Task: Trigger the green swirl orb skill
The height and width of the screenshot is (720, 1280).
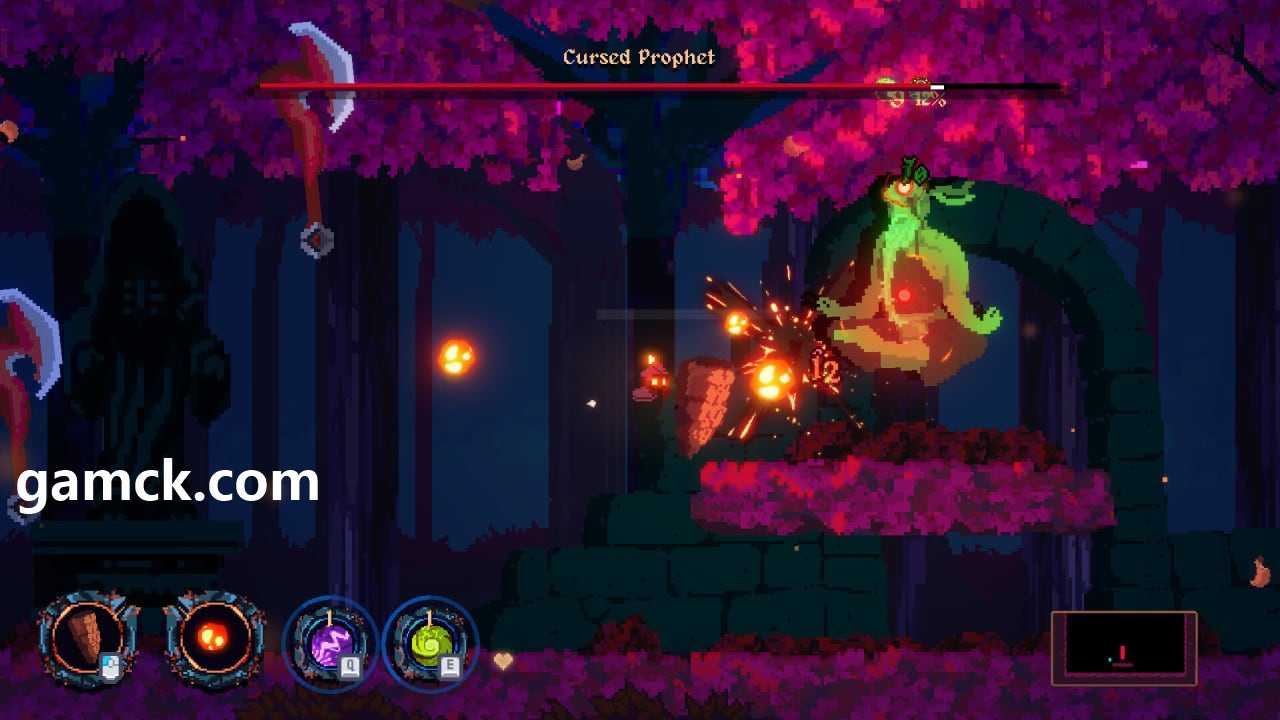Action: (431, 643)
